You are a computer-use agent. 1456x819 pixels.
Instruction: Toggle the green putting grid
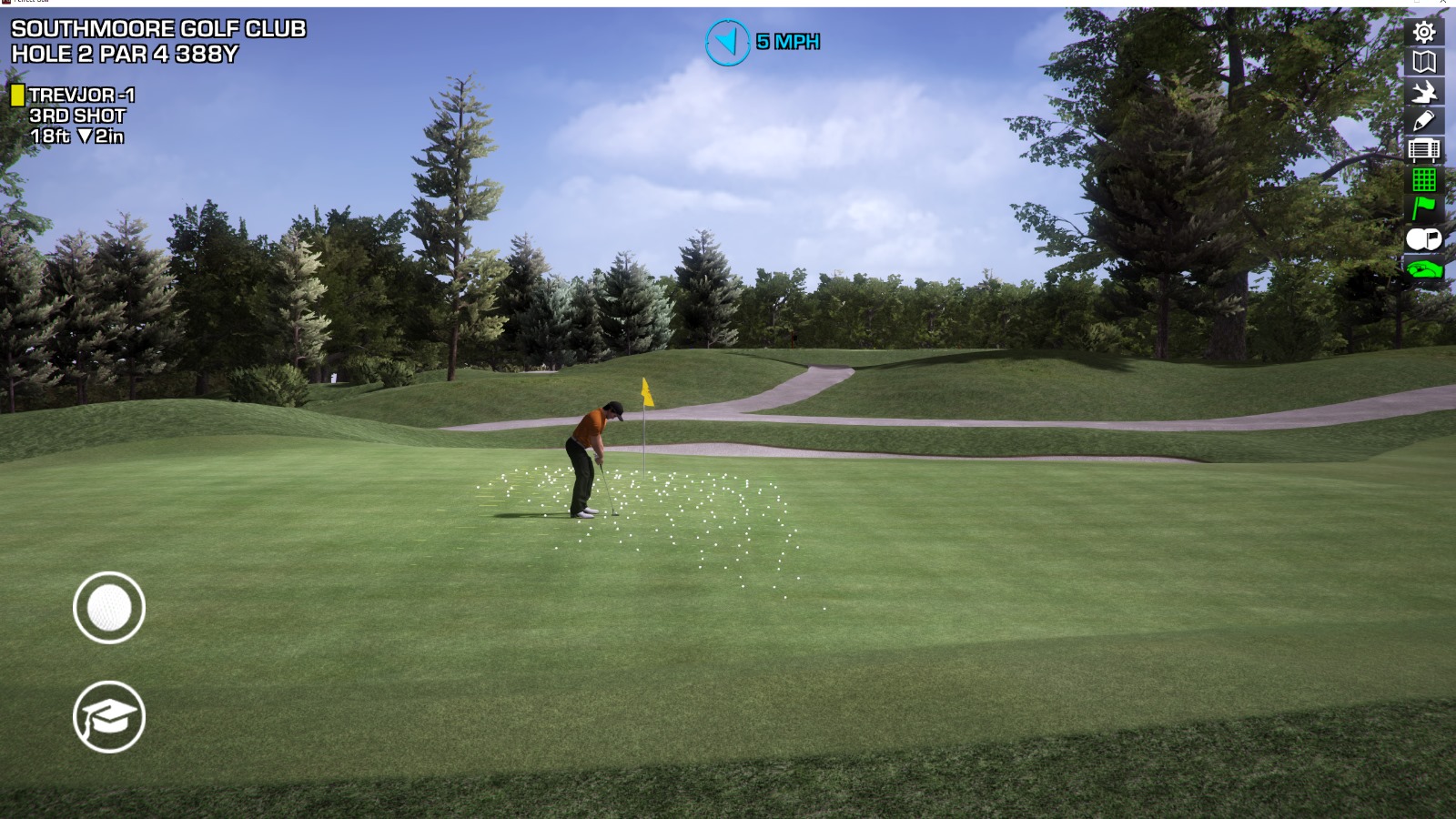tap(1424, 179)
